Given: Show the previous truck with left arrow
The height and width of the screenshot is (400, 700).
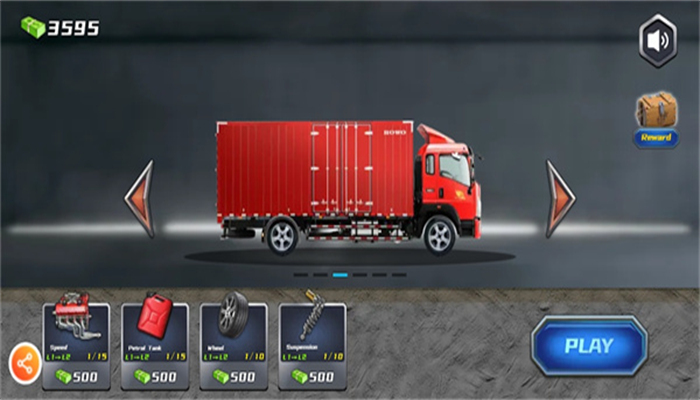Looking at the screenshot, I should click(x=140, y=199).
